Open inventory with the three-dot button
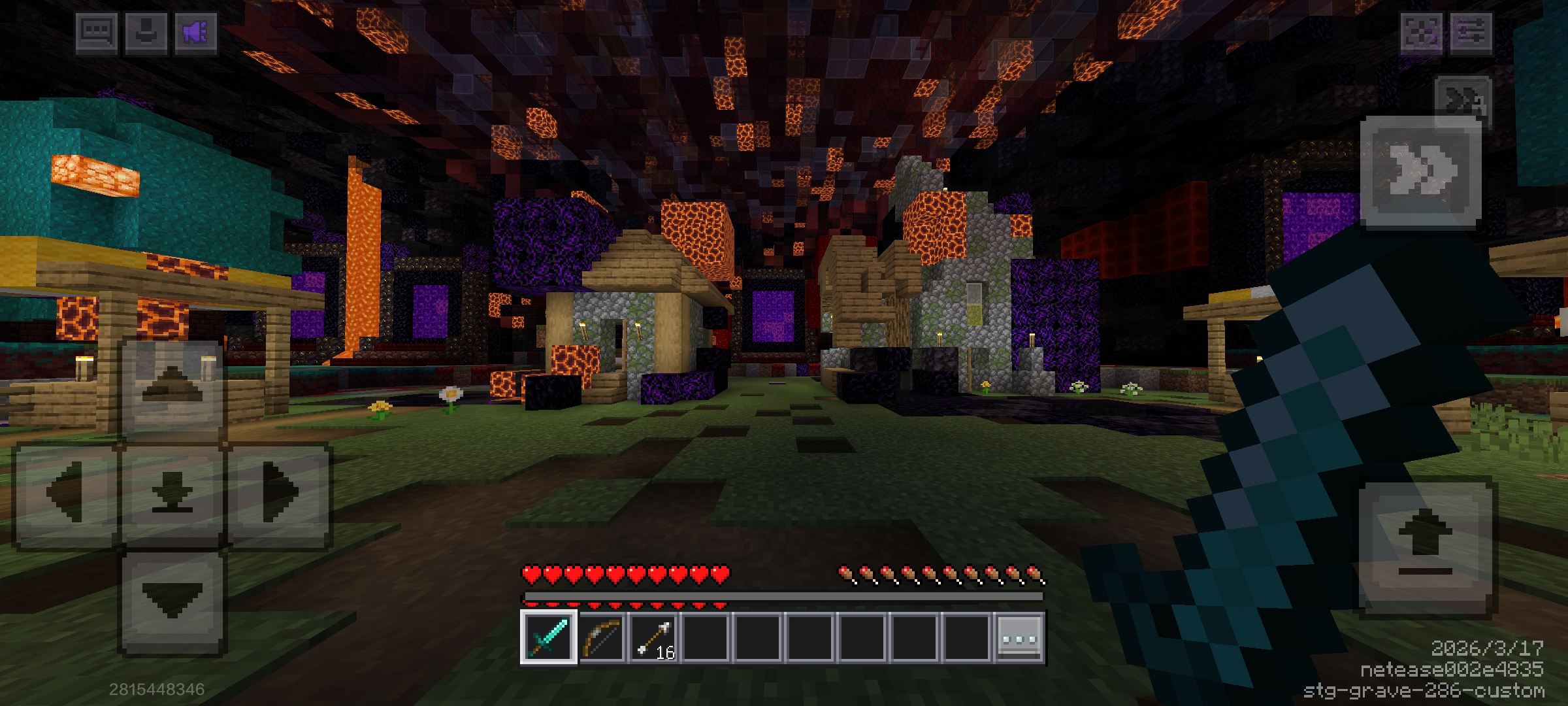 1019,637
